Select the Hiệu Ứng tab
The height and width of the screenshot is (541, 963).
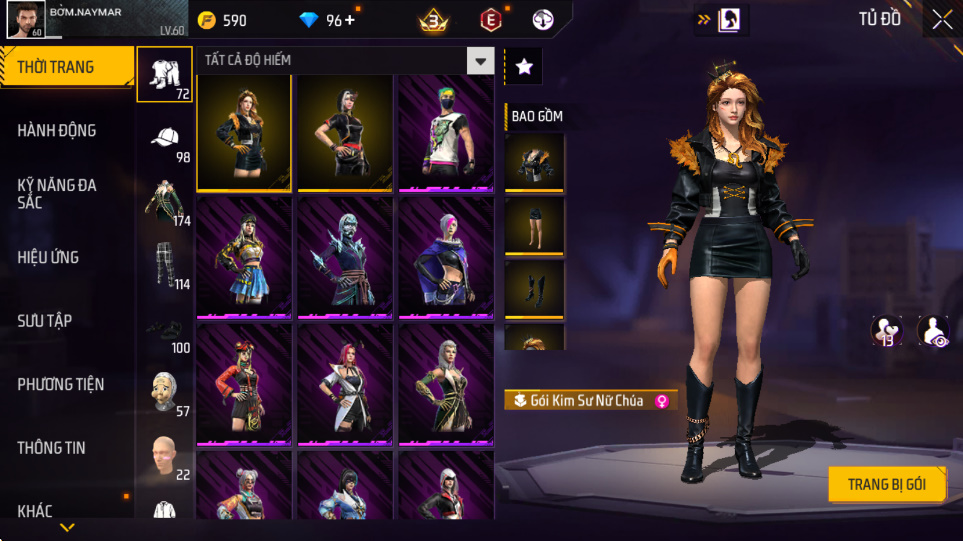point(66,258)
